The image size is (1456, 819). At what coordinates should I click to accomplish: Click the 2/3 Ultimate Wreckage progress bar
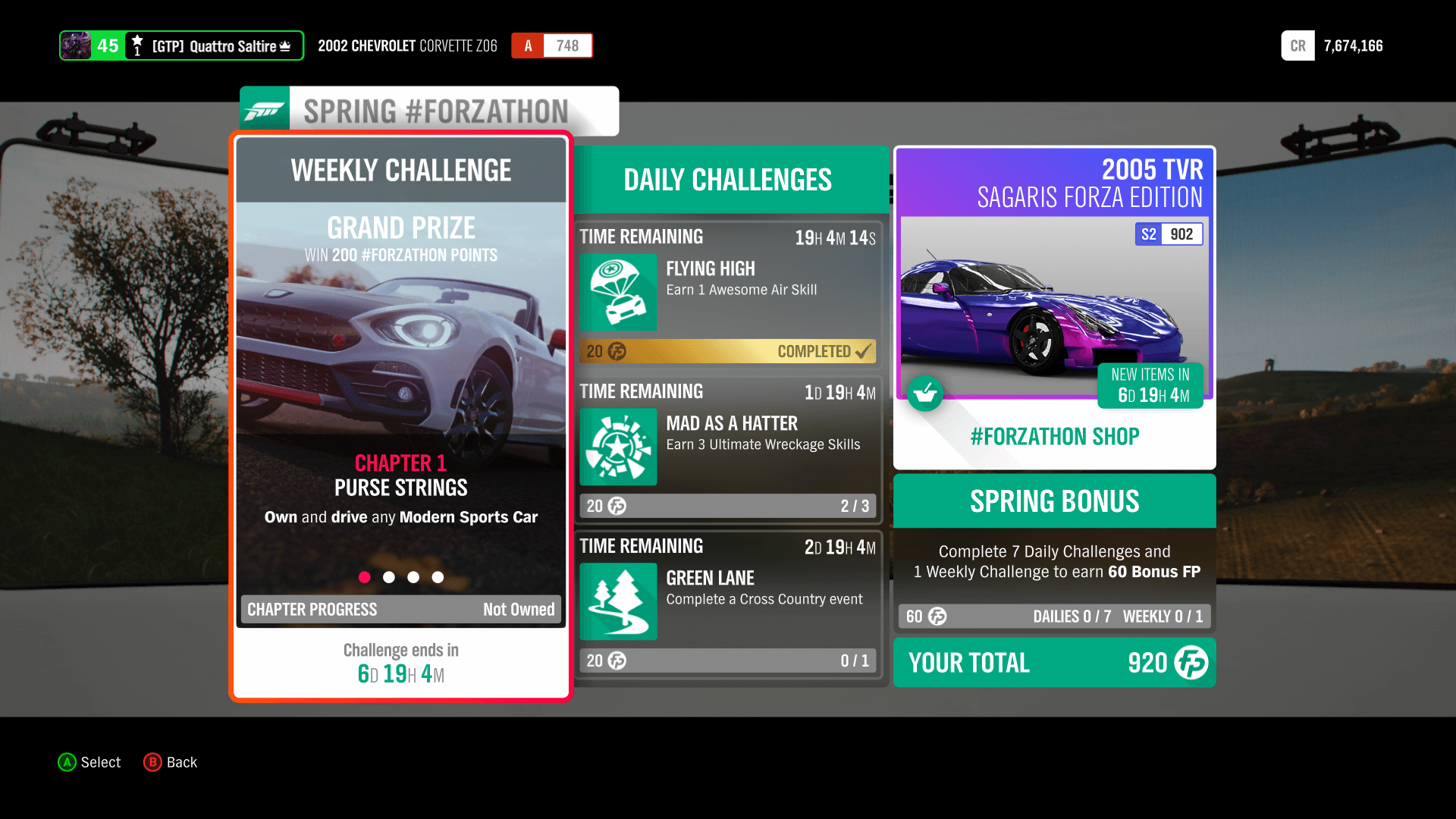pyautogui.click(x=728, y=506)
